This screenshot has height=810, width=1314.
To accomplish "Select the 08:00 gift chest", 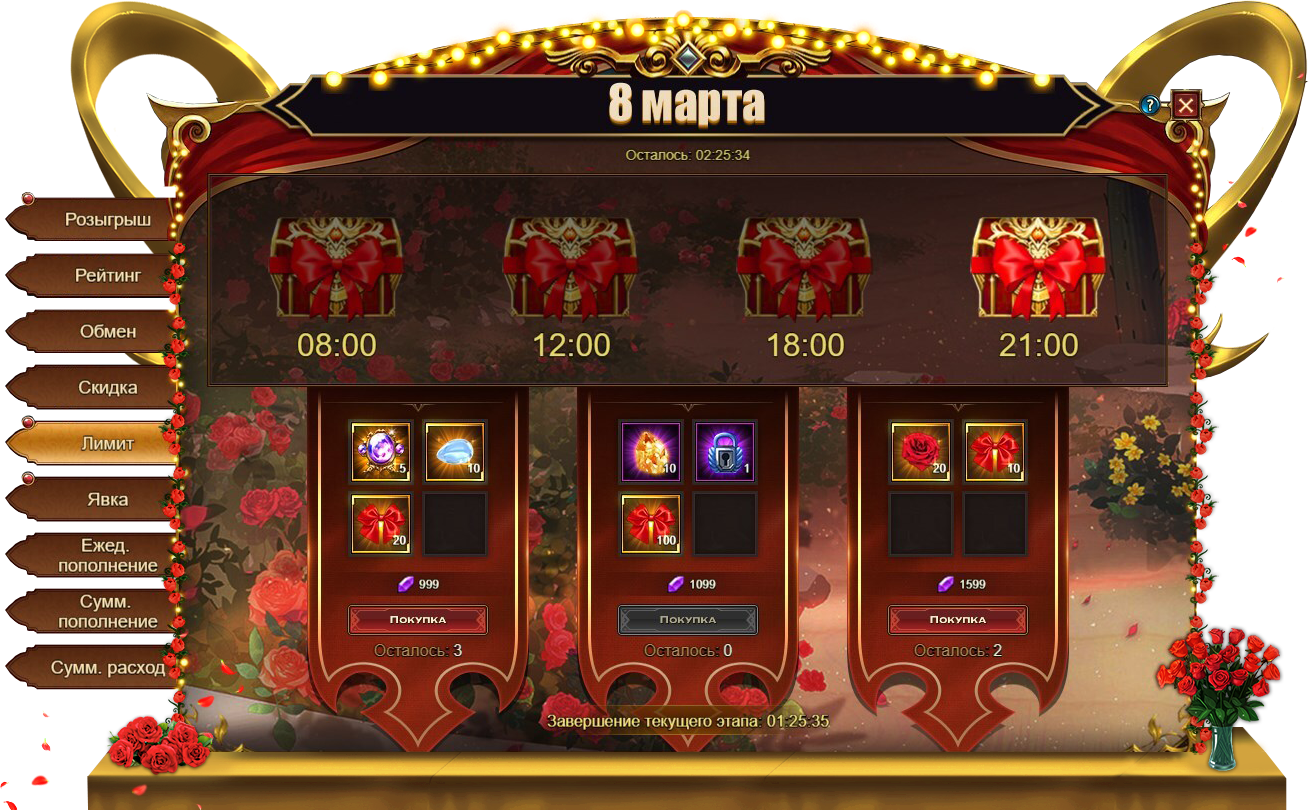I will point(336,267).
